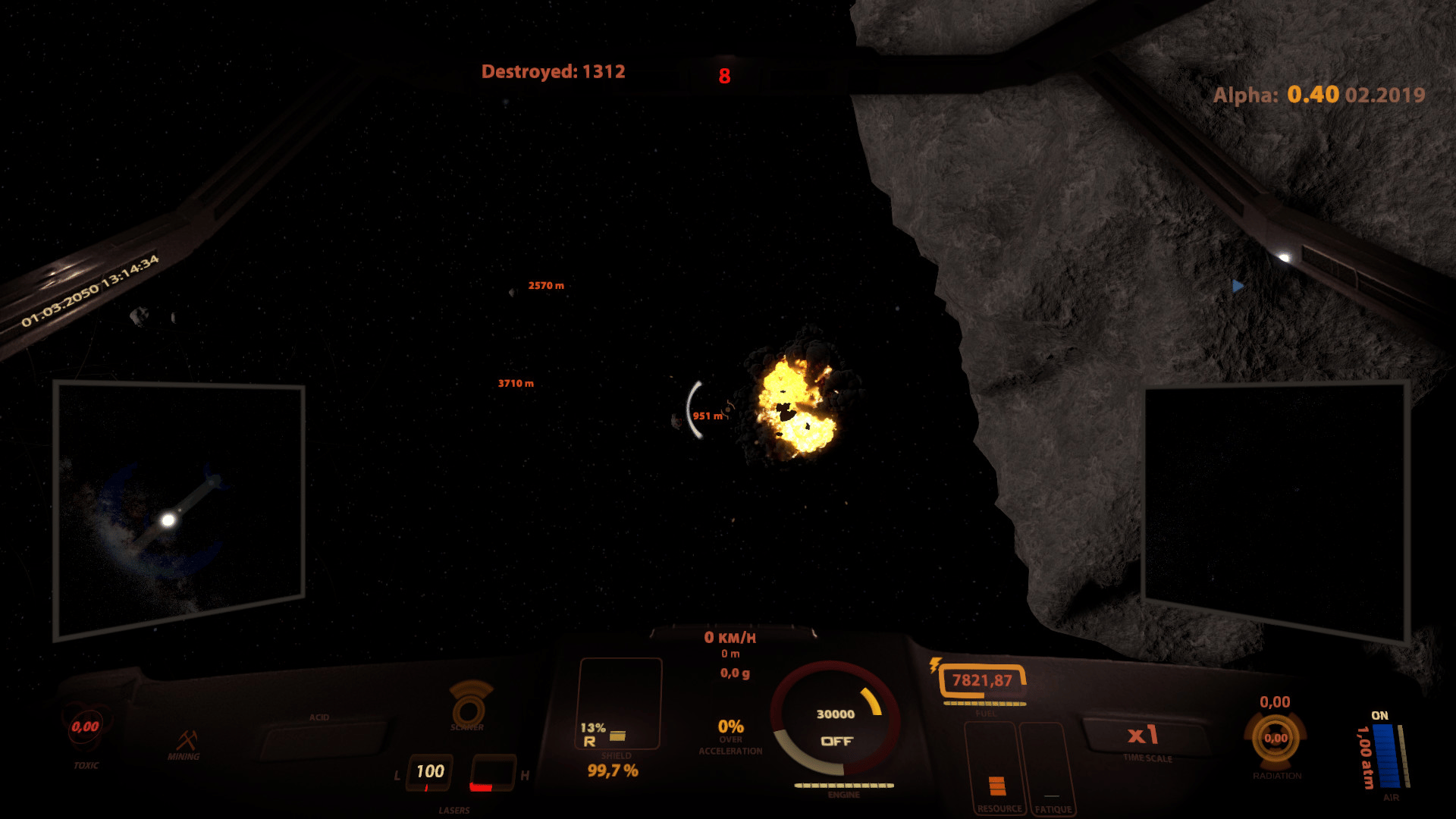Change the x1 Time Scale button
The width and height of the screenshot is (1456, 819).
click(1144, 736)
